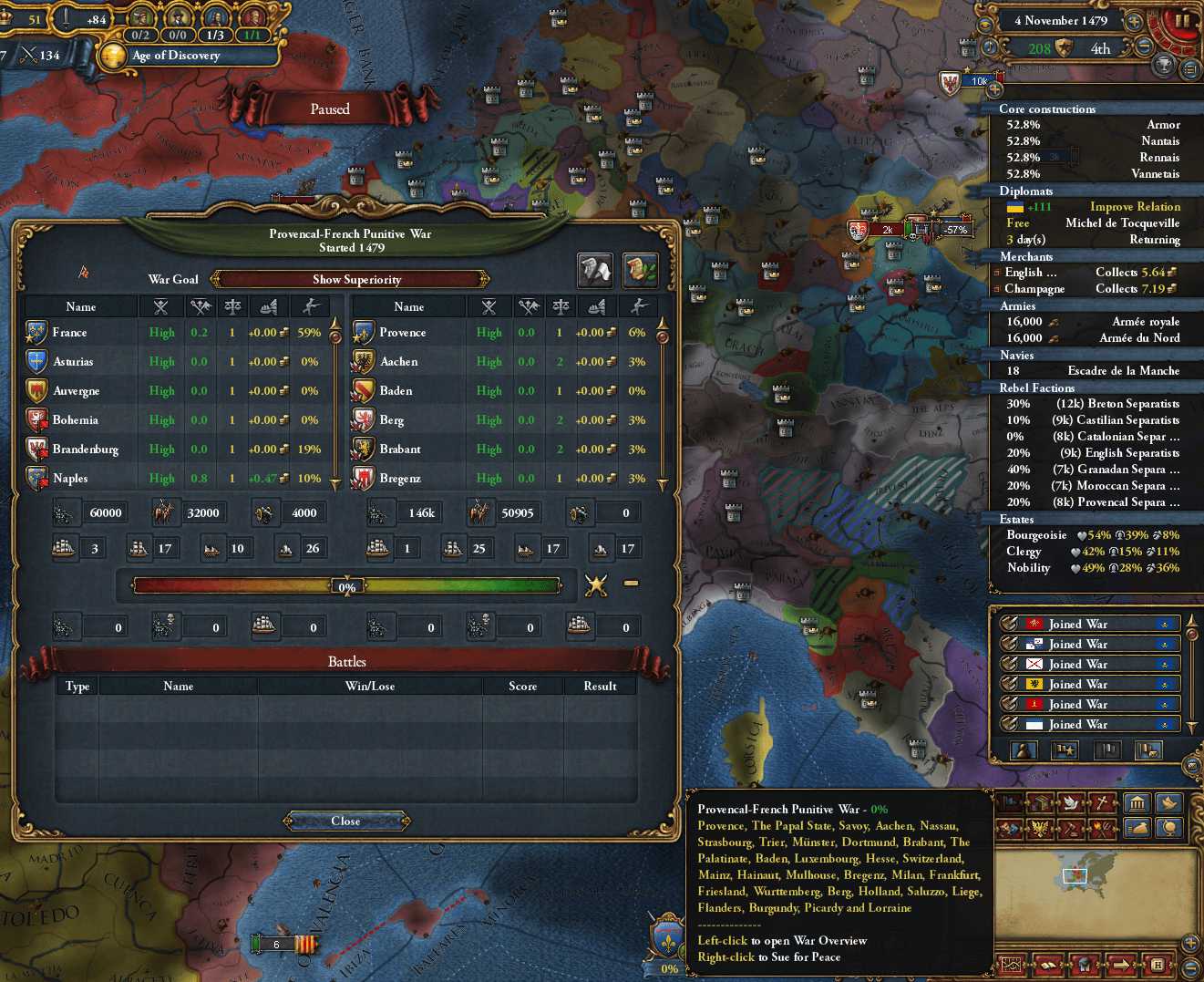Click the sue for peace star icon
Screen dimensions: 1204x982
596,584
